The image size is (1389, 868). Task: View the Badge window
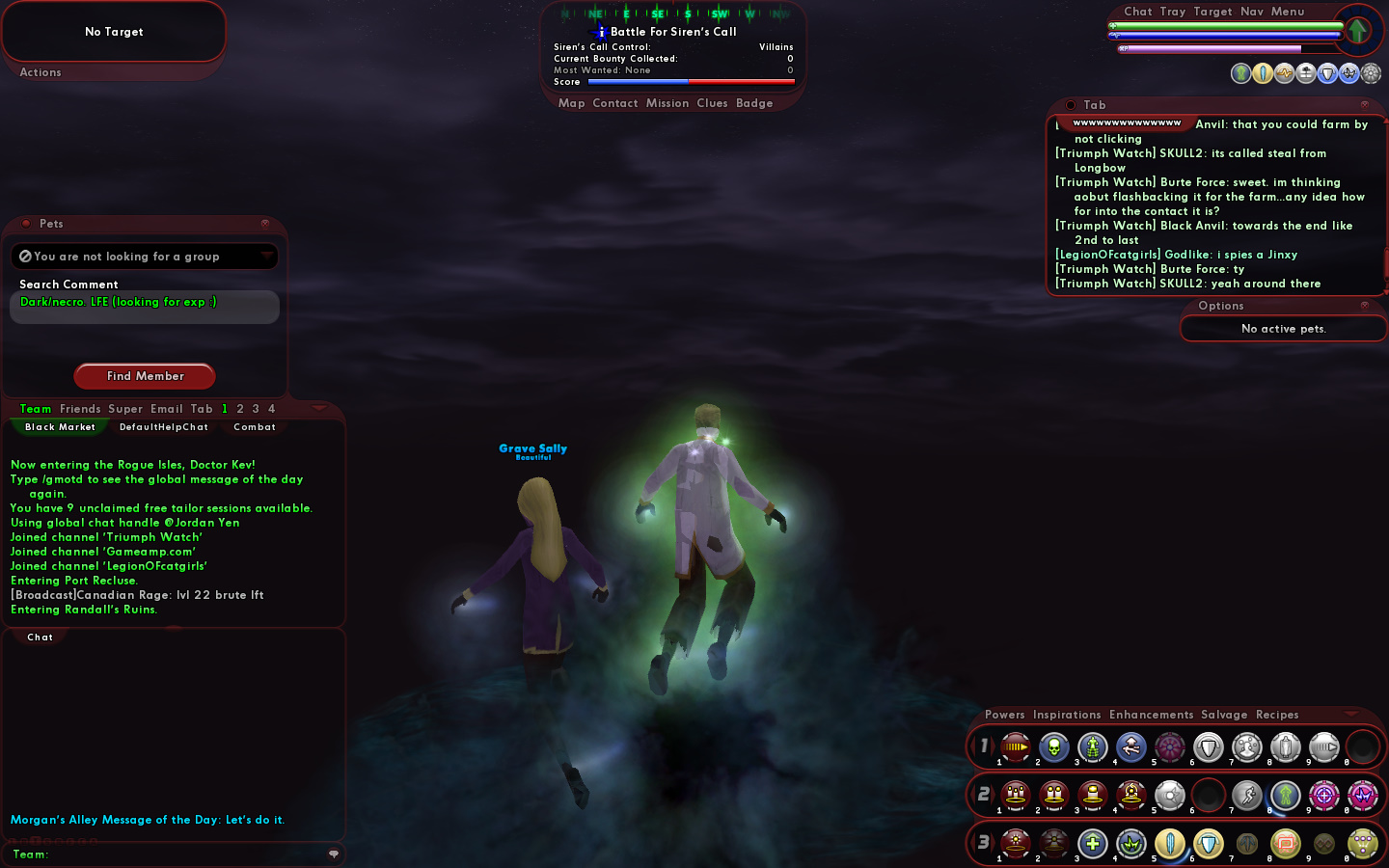[x=754, y=103]
